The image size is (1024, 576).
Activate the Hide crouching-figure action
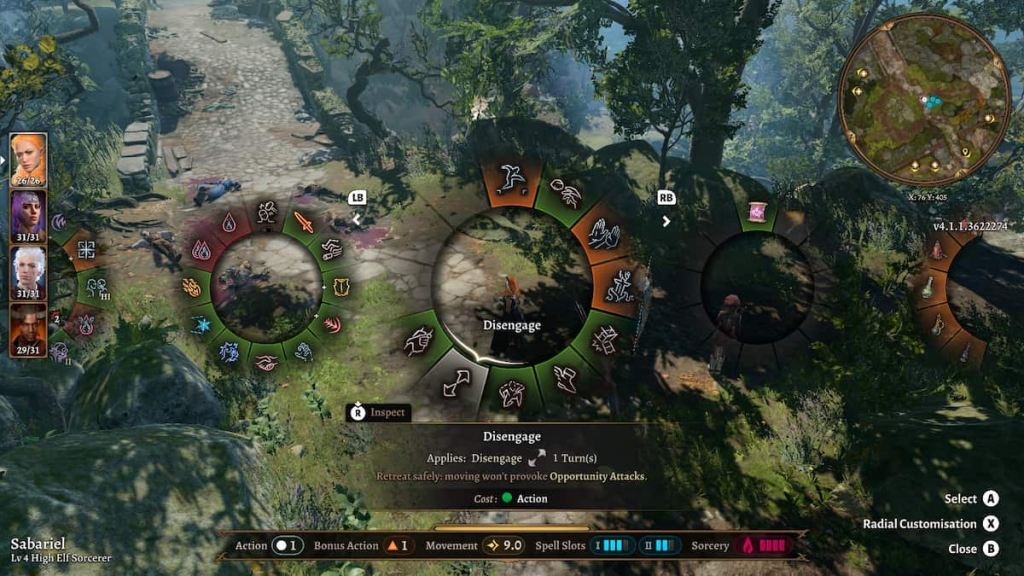click(x=621, y=286)
